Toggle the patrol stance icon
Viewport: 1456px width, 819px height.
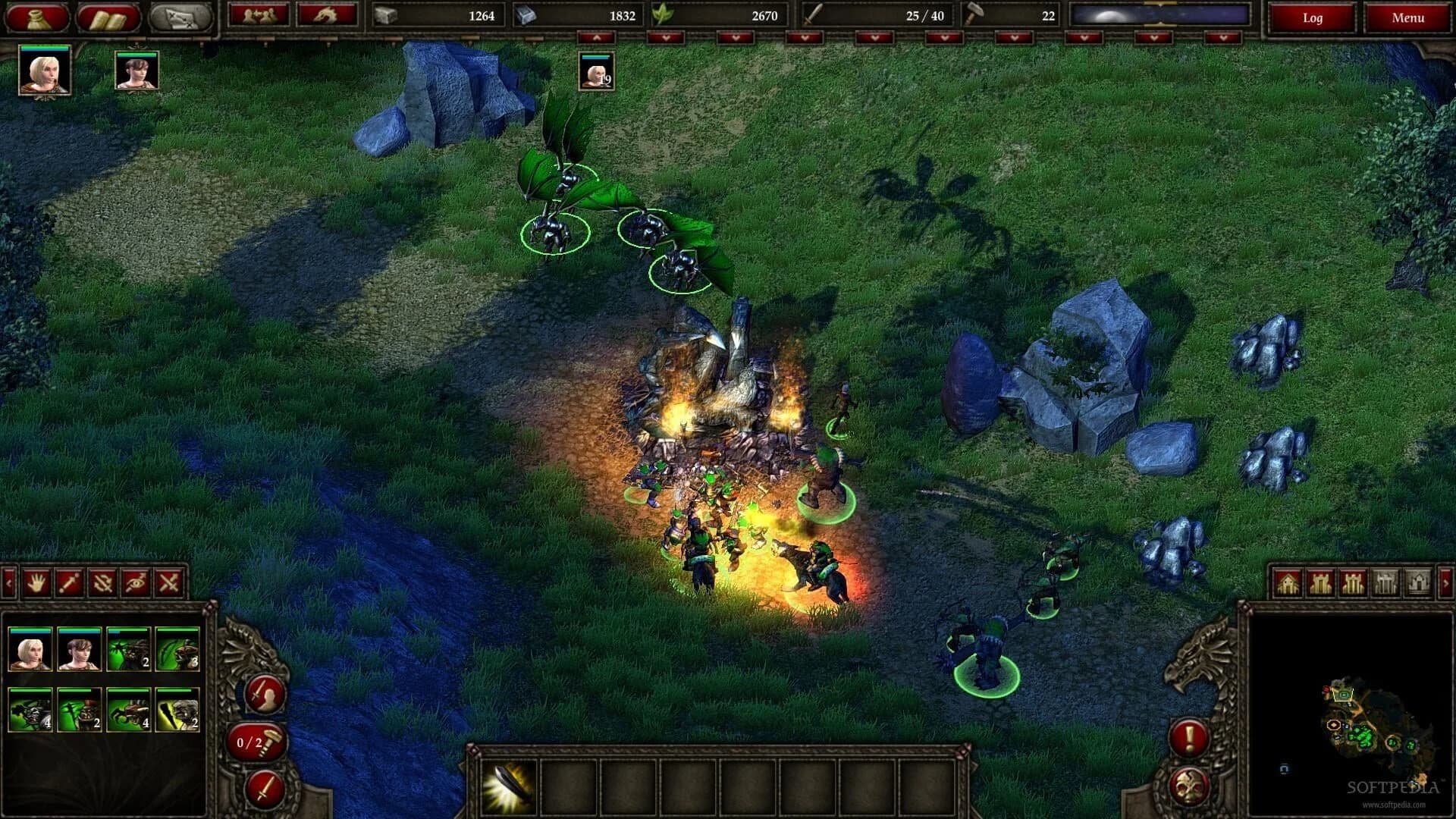100,581
